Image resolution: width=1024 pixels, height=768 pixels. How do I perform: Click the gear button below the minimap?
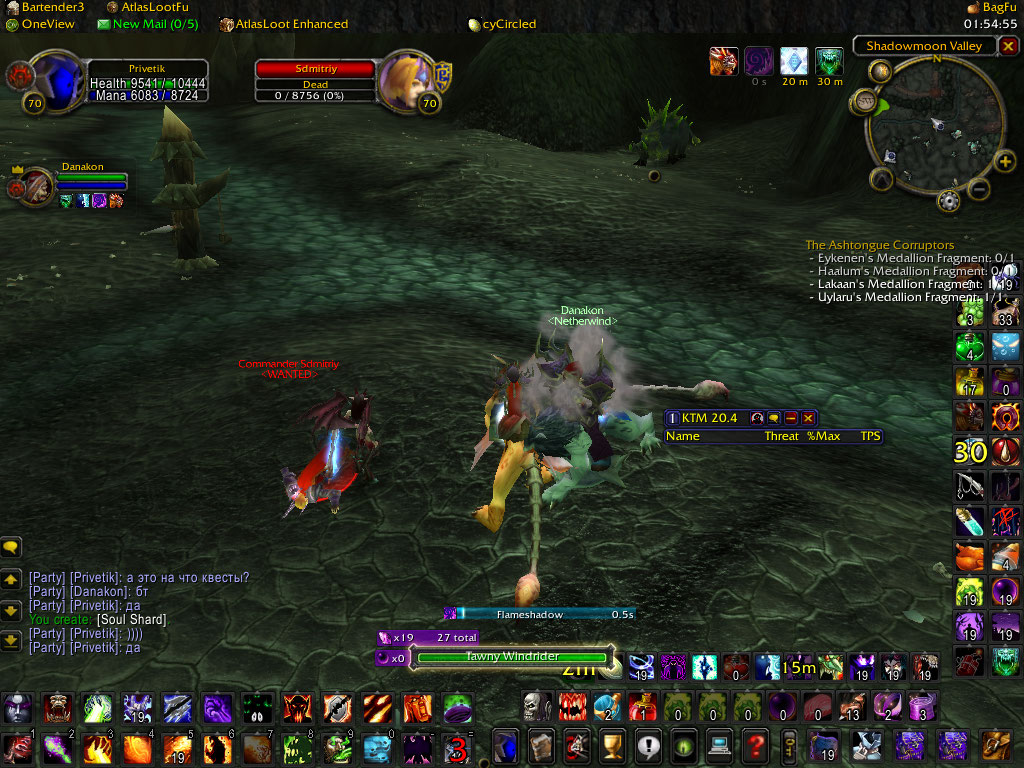(947, 201)
